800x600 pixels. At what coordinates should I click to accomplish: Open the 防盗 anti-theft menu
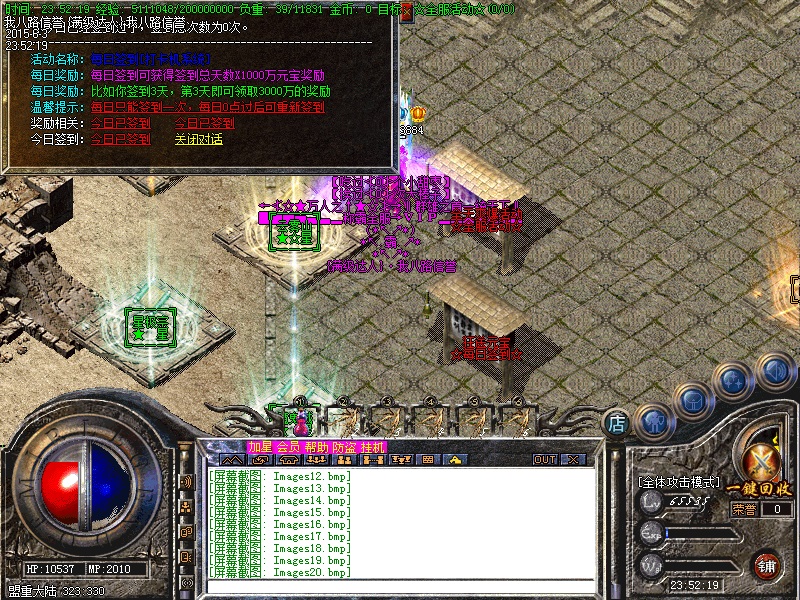pos(344,447)
